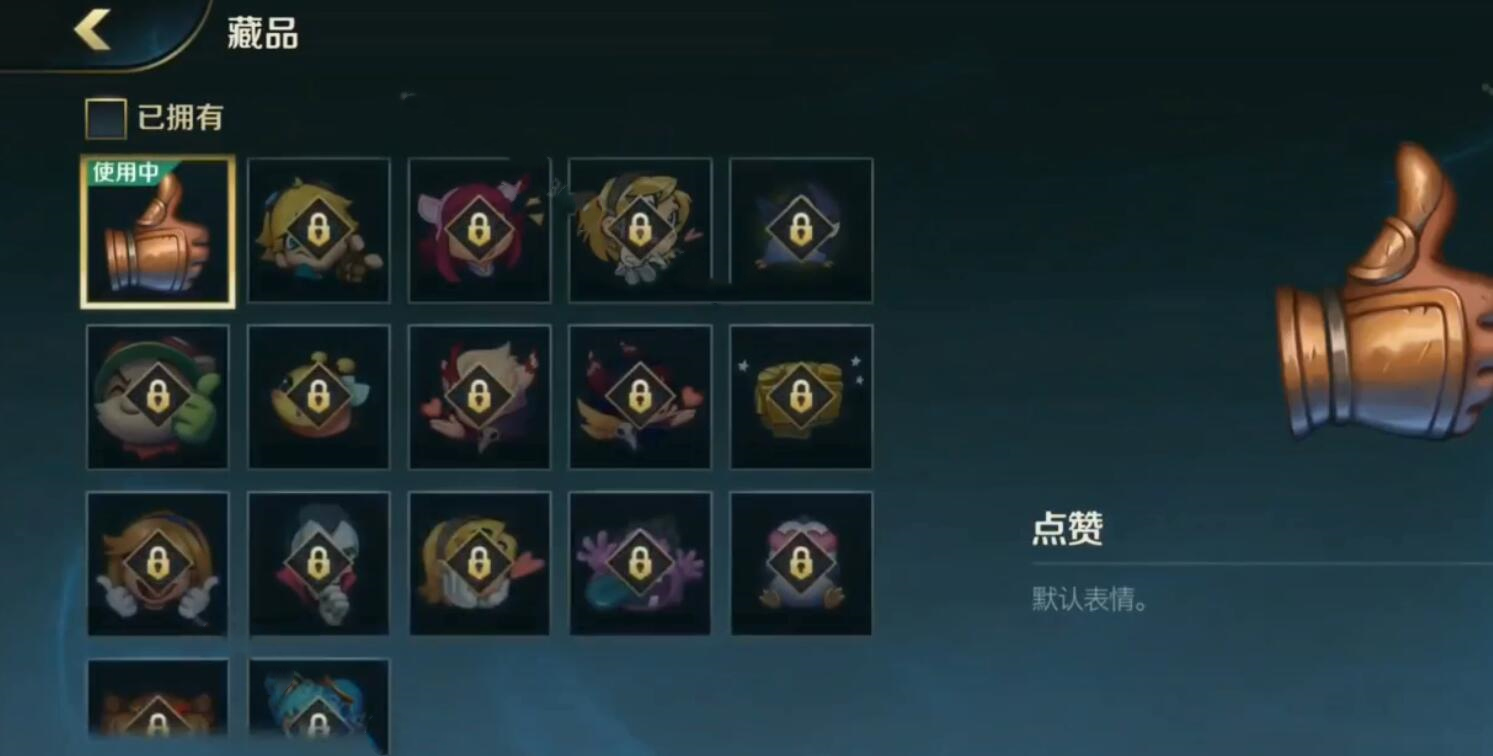
Task: Open the locked red-haired deer emote
Action: click(478, 230)
